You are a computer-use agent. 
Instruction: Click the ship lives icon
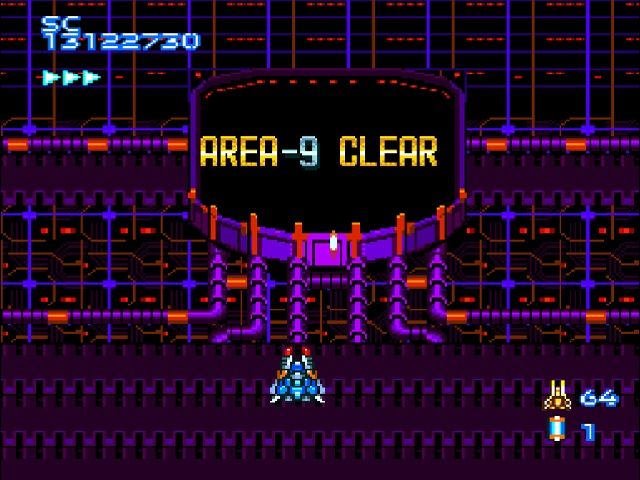click(557, 396)
